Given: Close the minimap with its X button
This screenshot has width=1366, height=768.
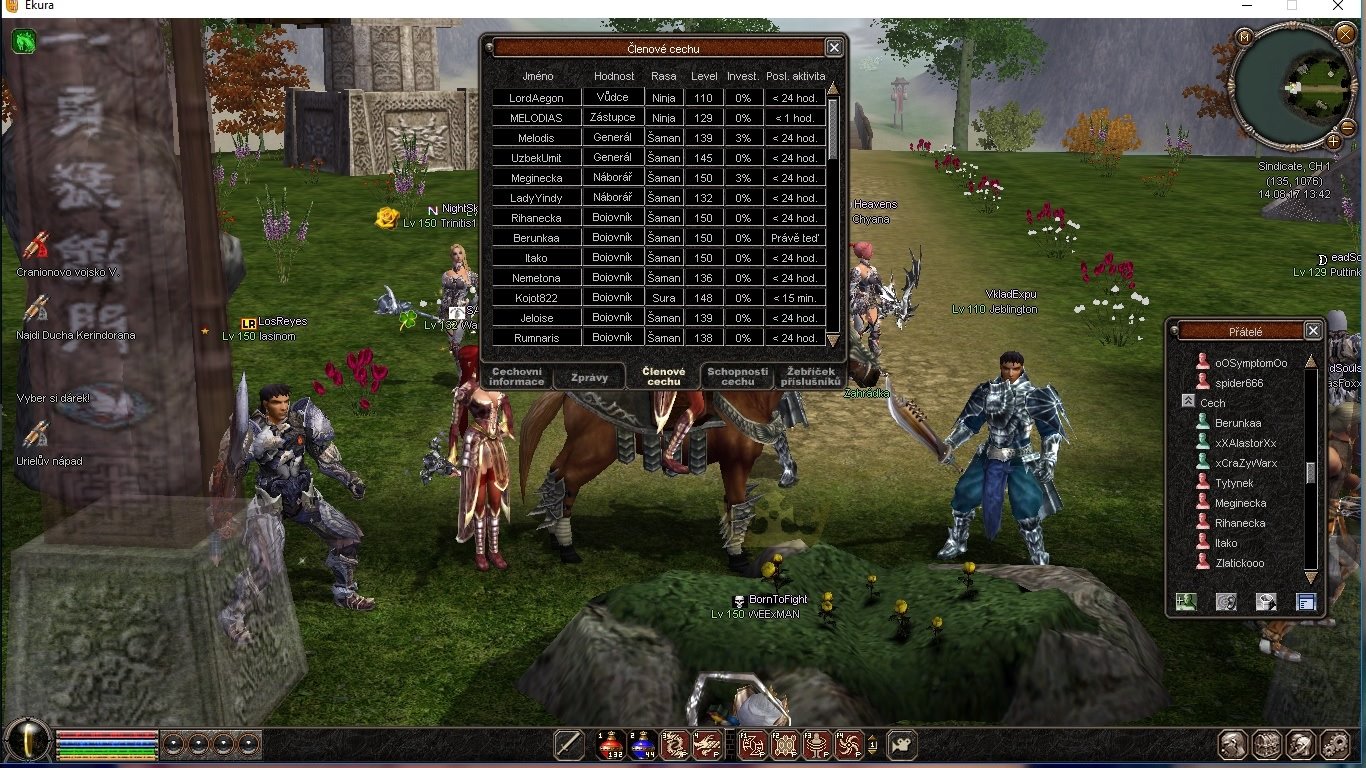Looking at the screenshot, I should click(1344, 35).
